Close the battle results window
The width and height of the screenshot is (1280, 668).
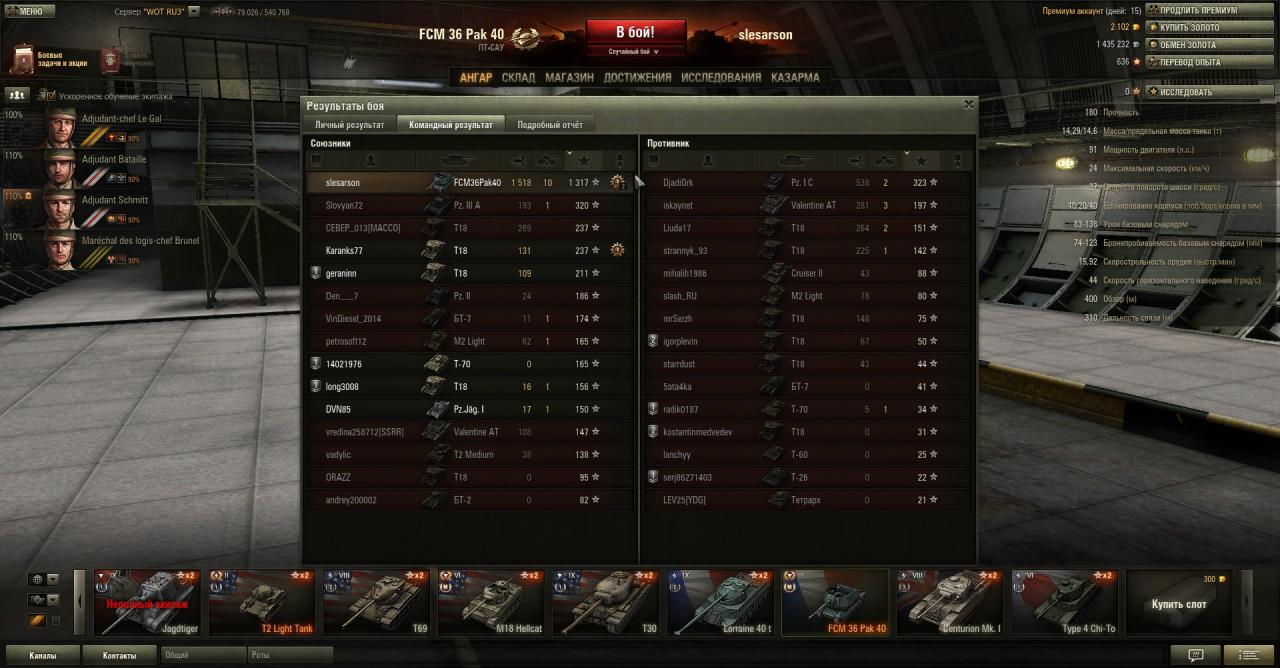(968, 104)
